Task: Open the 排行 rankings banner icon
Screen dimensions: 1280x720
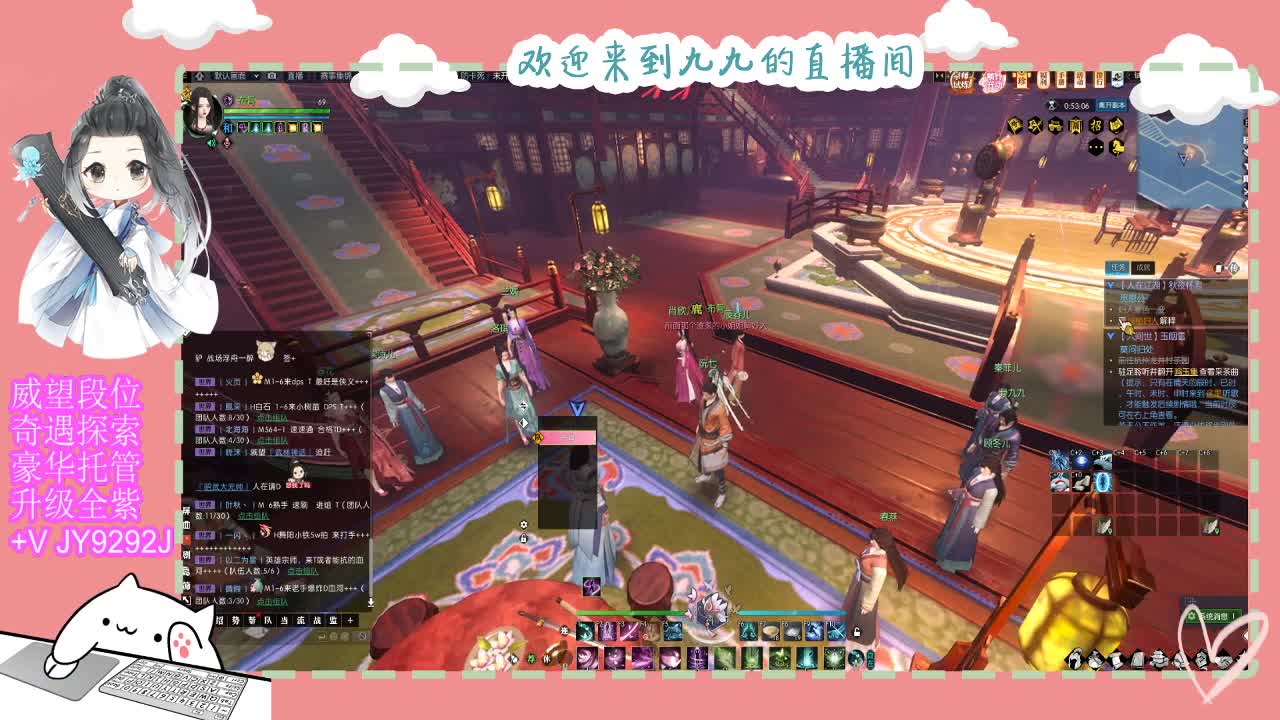Action: pos(1099,80)
